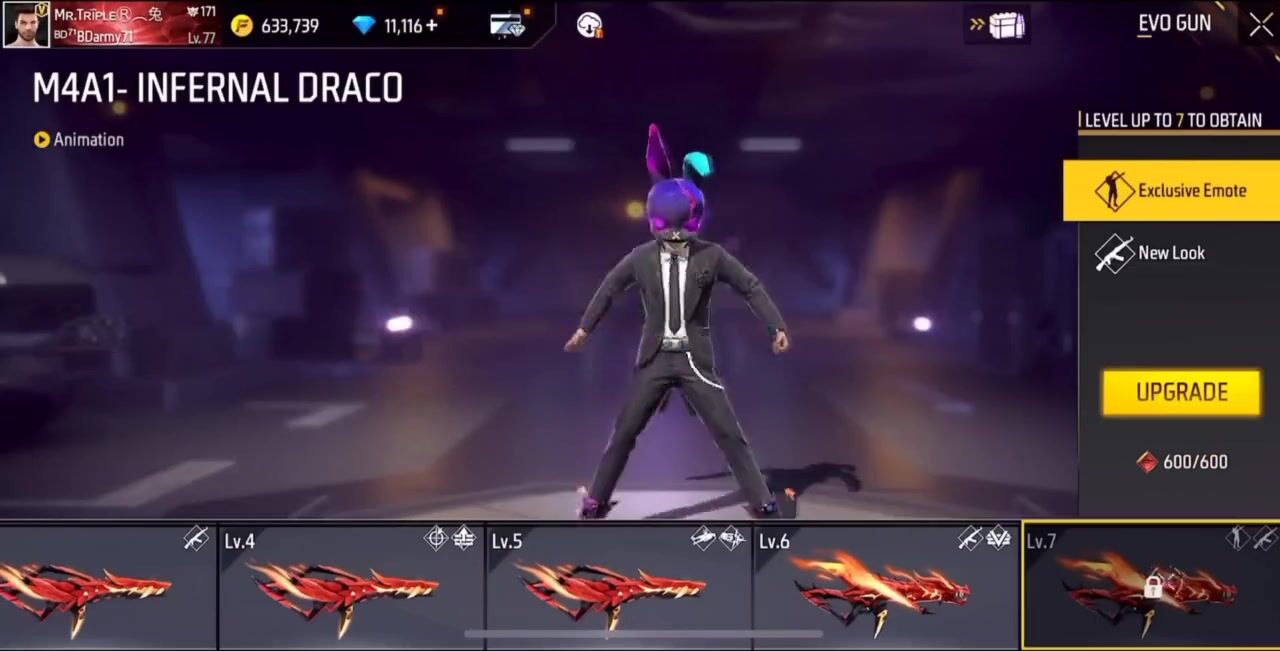This screenshot has height=651, width=1280.
Task: Select the locked Lv.7 gun tile
Action: (1151, 586)
